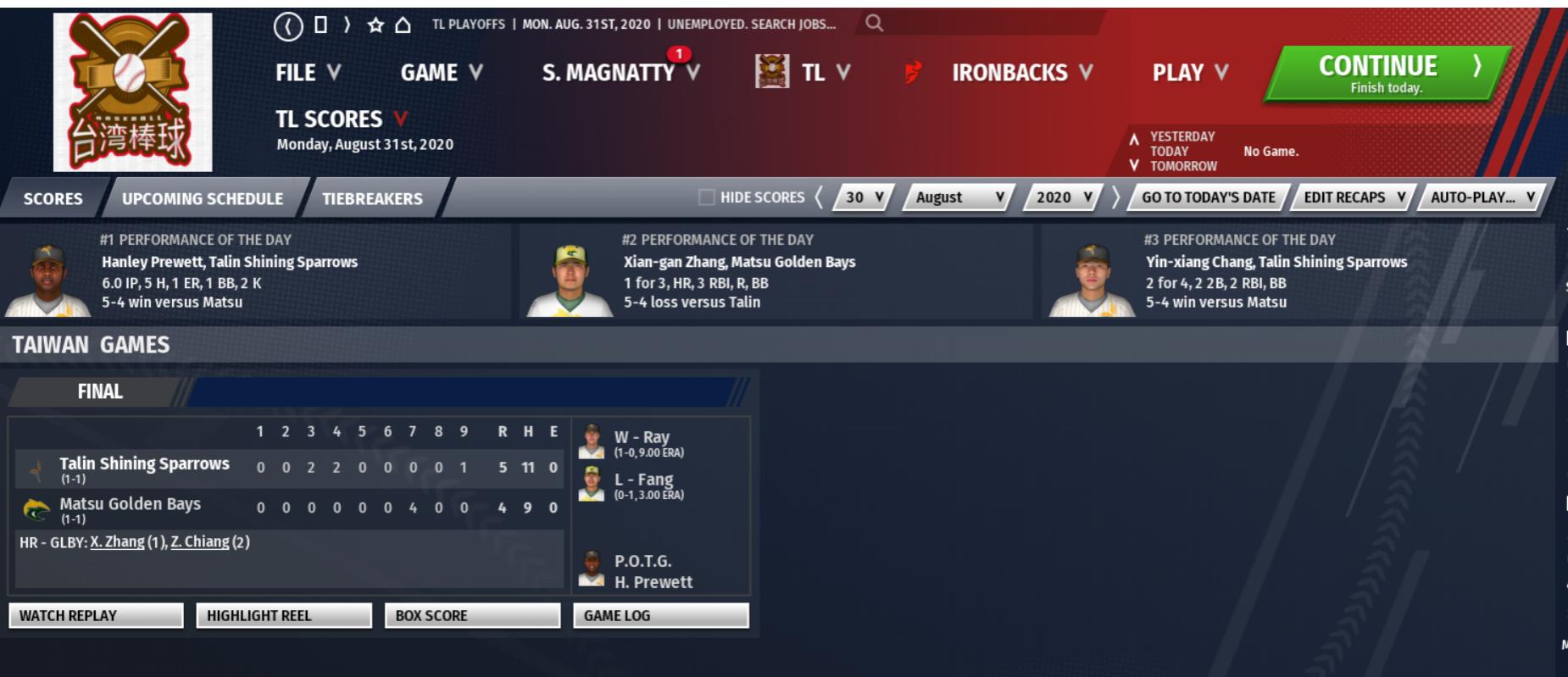The width and height of the screenshot is (1568, 677).
Task: Click the green Continue button
Action: tap(1386, 74)
